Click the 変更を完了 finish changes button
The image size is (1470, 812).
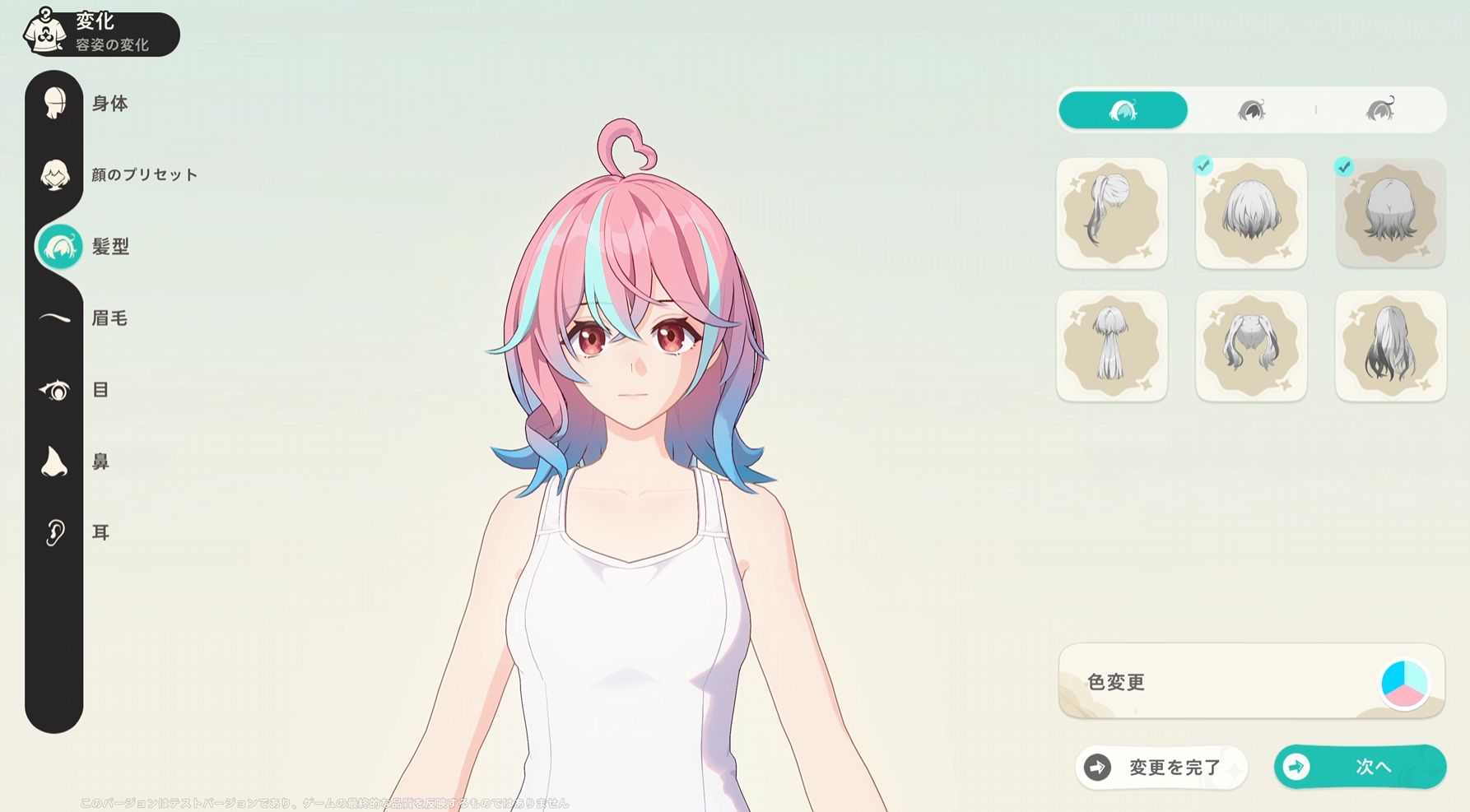pos(1161,768)
